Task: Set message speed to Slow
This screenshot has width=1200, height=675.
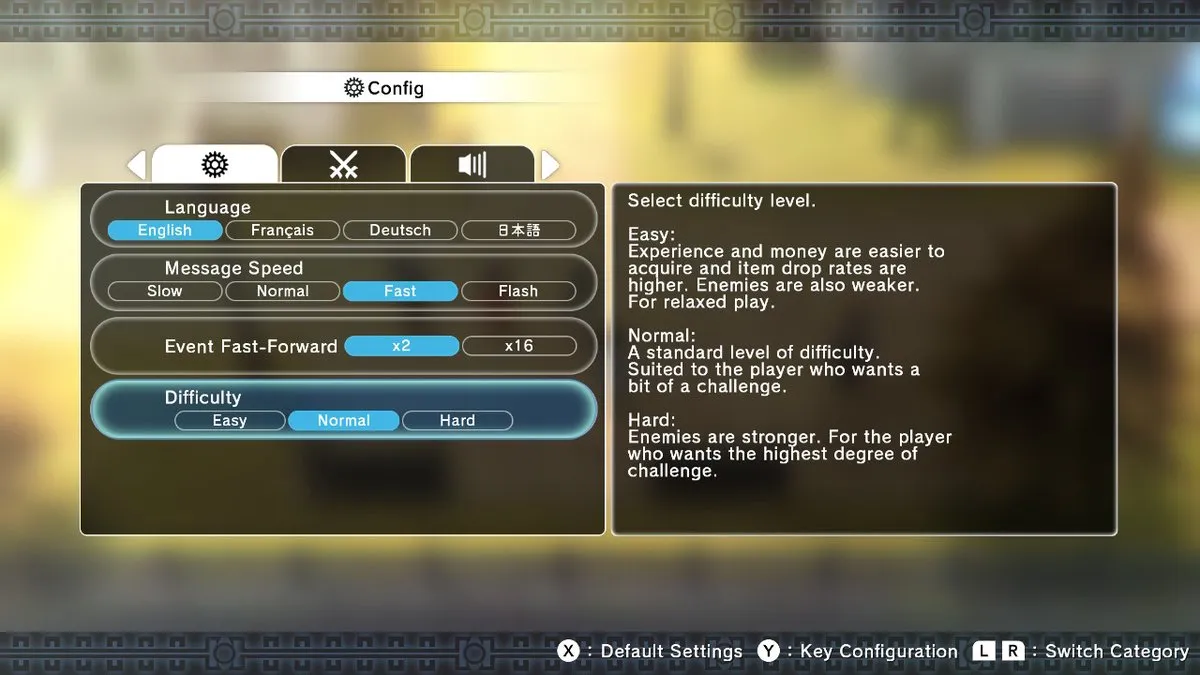Action: pyautogui.click(x=165, y=291)
